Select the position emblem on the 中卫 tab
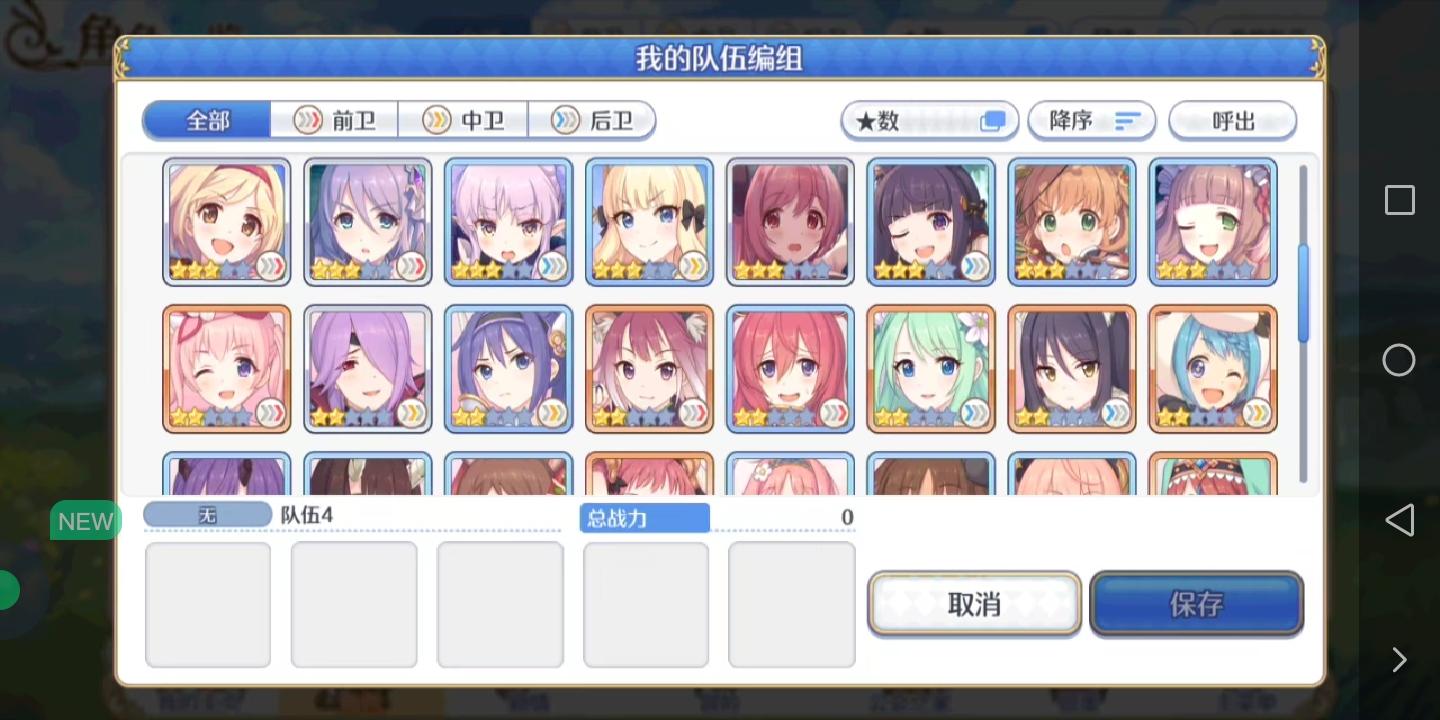Image resolution: width=1440 pixels, height=720 pixels. 437,120
